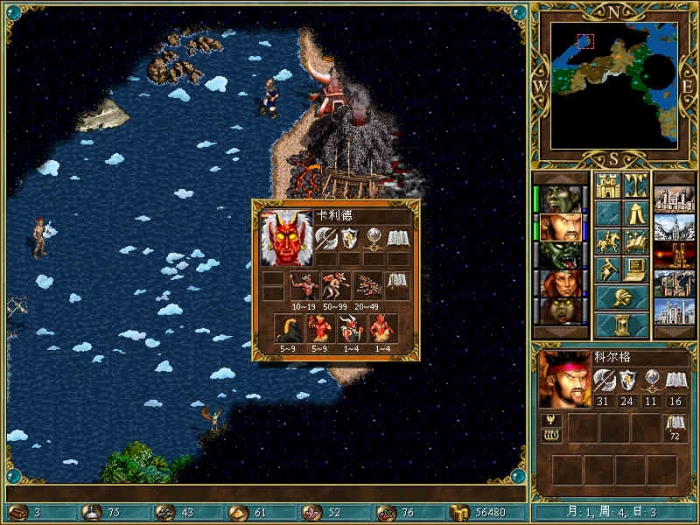Screen dimensions: 700x525
Task: Click the red demon hero portrait in the popup
Action: (286, 239)
